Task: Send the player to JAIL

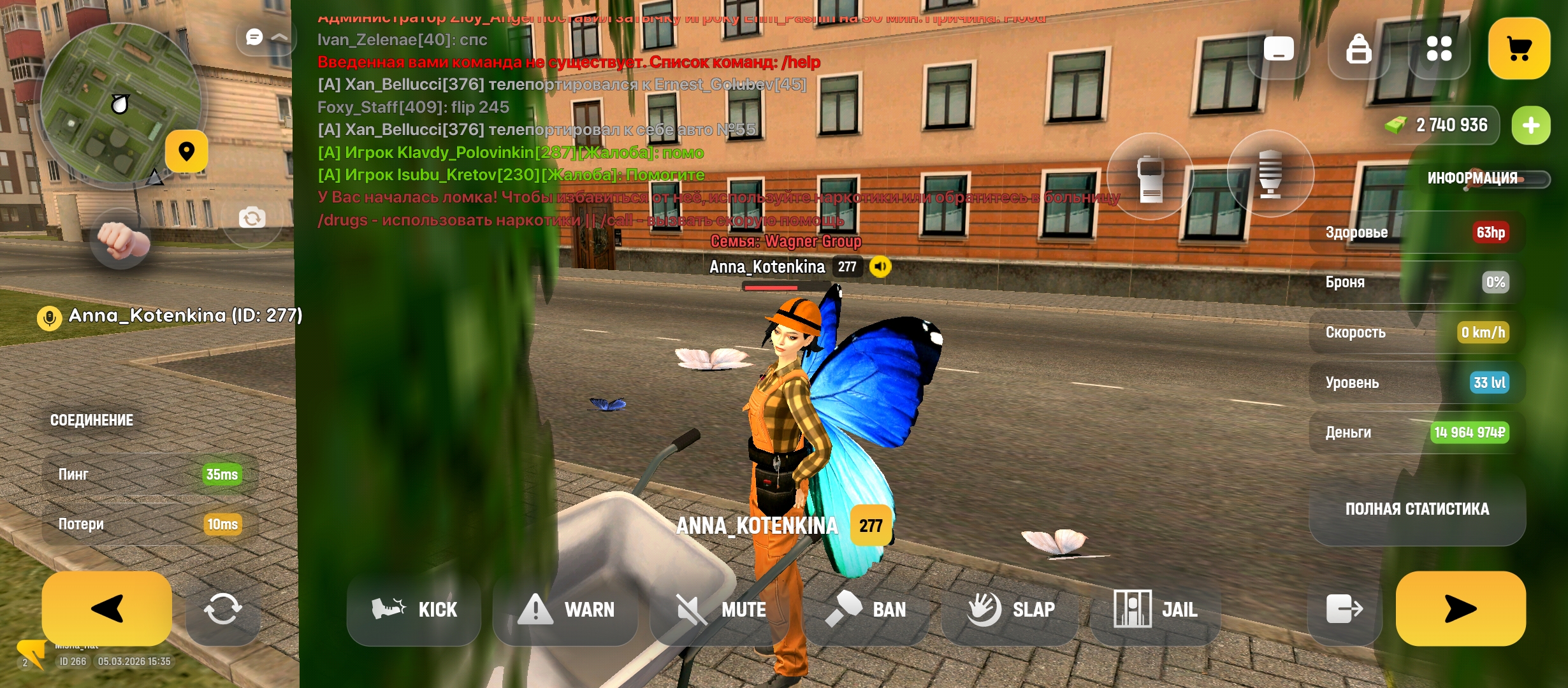Action: pyautogui.click(x=1155, y=610)
